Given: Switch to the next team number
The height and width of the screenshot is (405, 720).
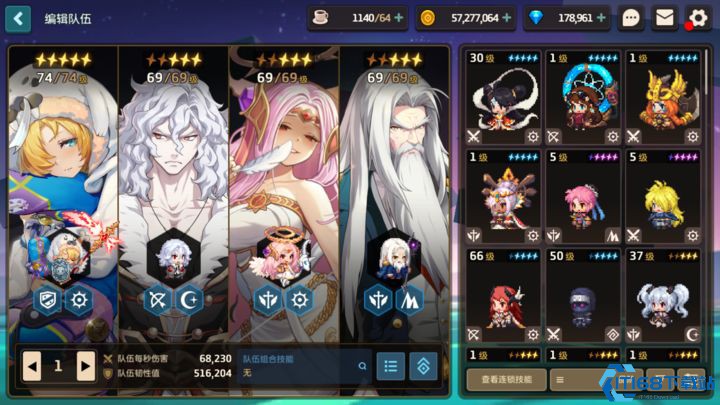Looking at the screenshot, I should [85, 366].
